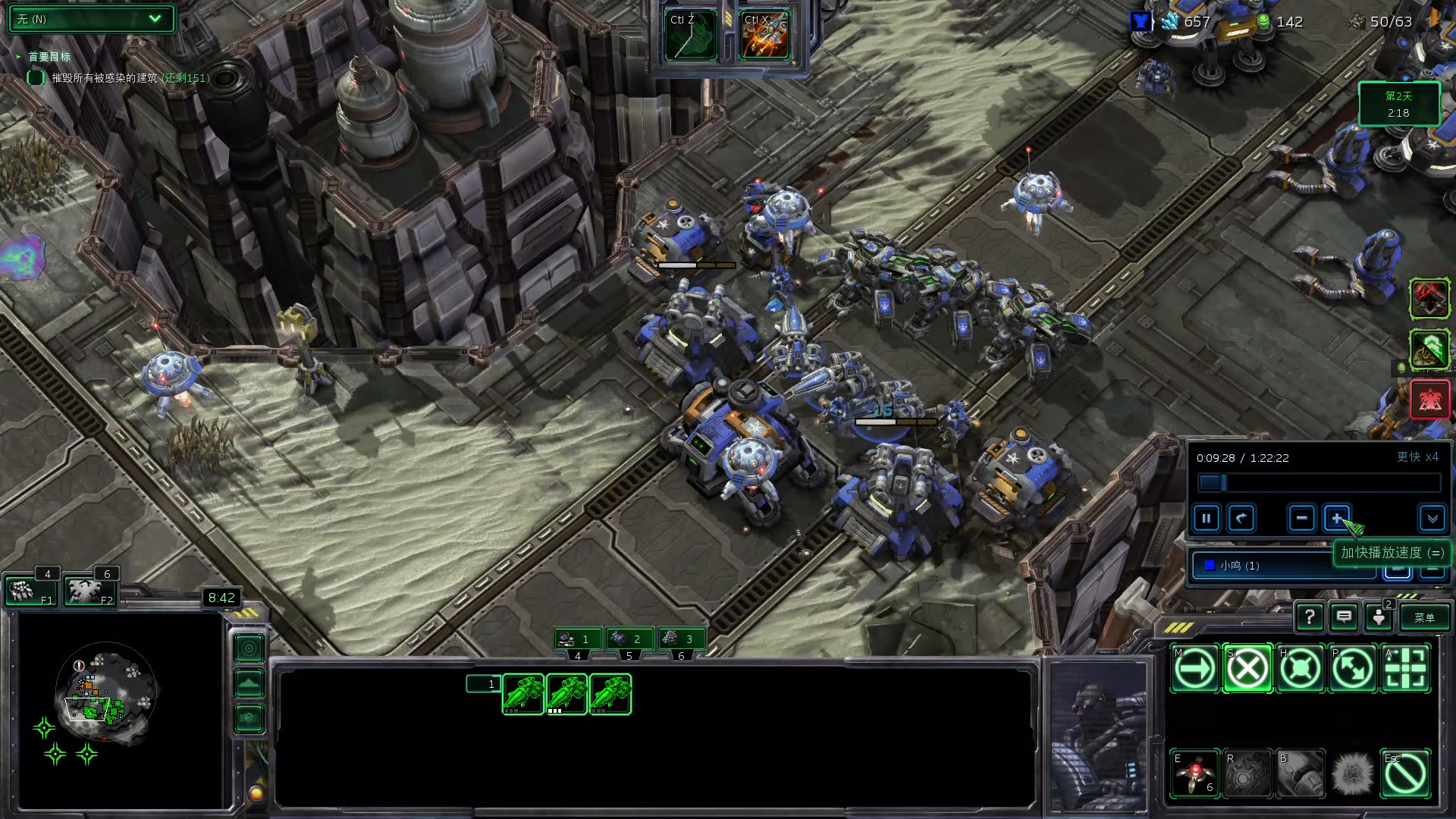Click the Cancel command icon
Screen dimensions: 1456x819
(1405, 773)
